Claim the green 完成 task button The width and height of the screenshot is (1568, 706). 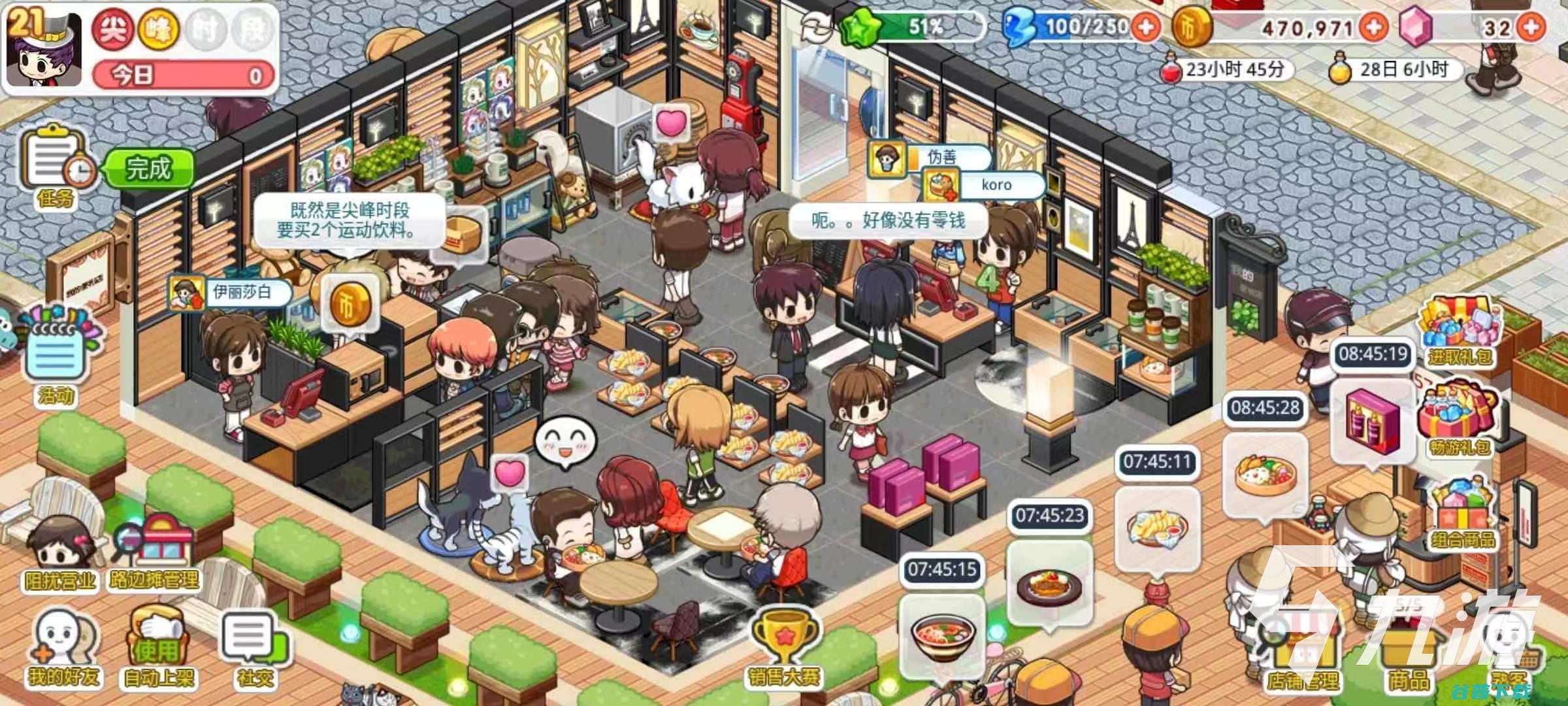tap(150, 169)
